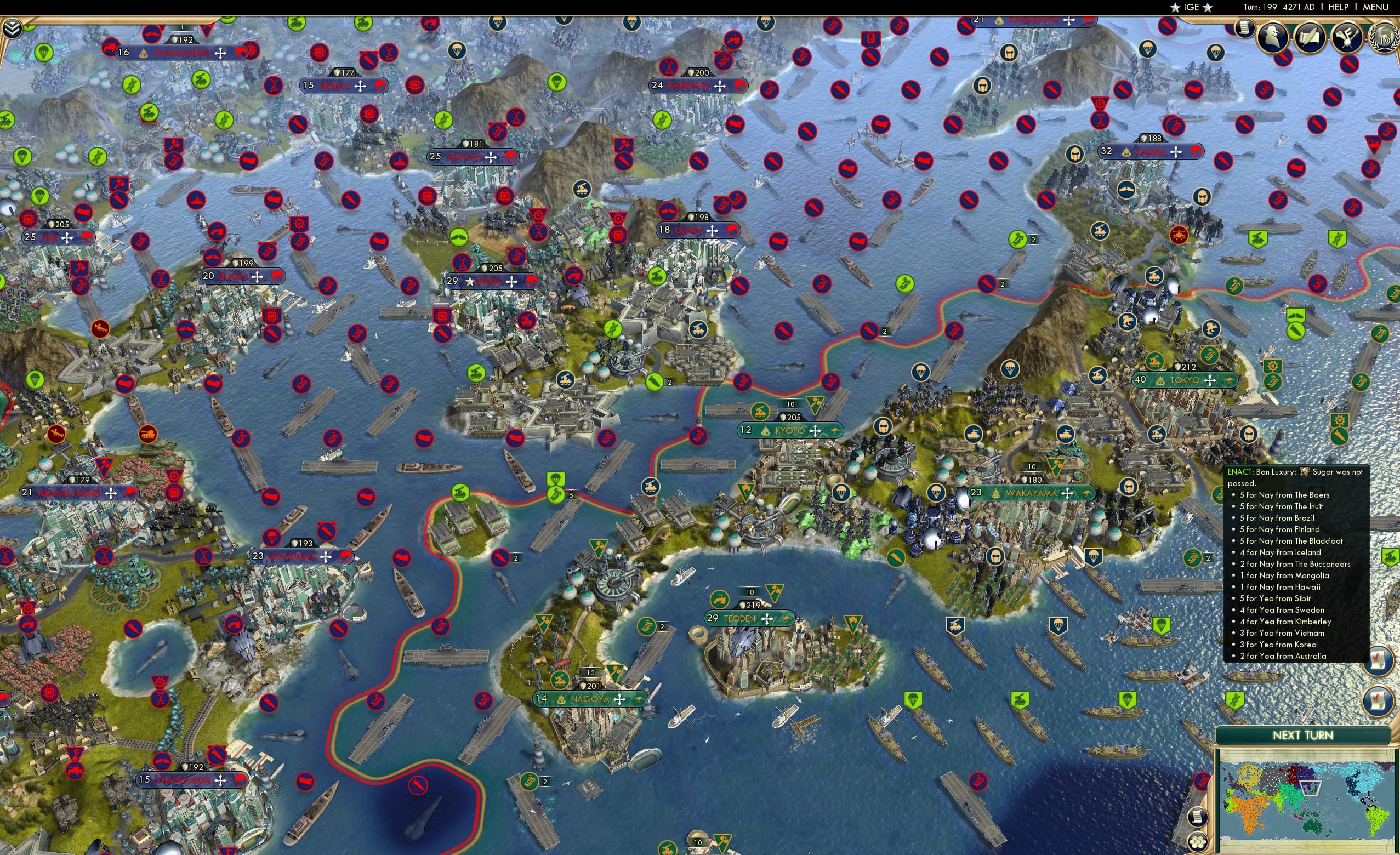Click the capital star on Seoul's city banner
1400x855 pixels.
pos(470,282)
